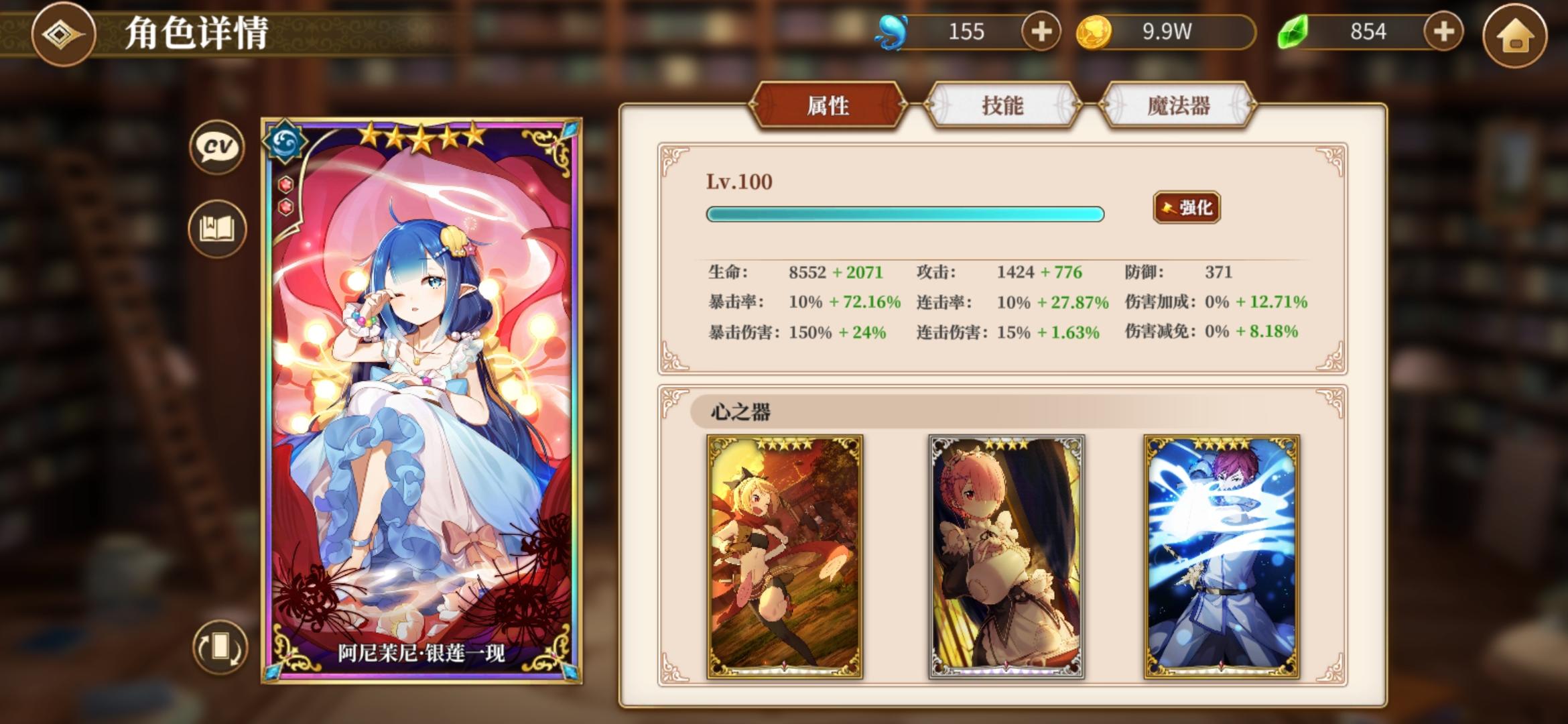Toggle the five-star rating on character card
The width and height of the screenshot is (1568, 724).
423,136
